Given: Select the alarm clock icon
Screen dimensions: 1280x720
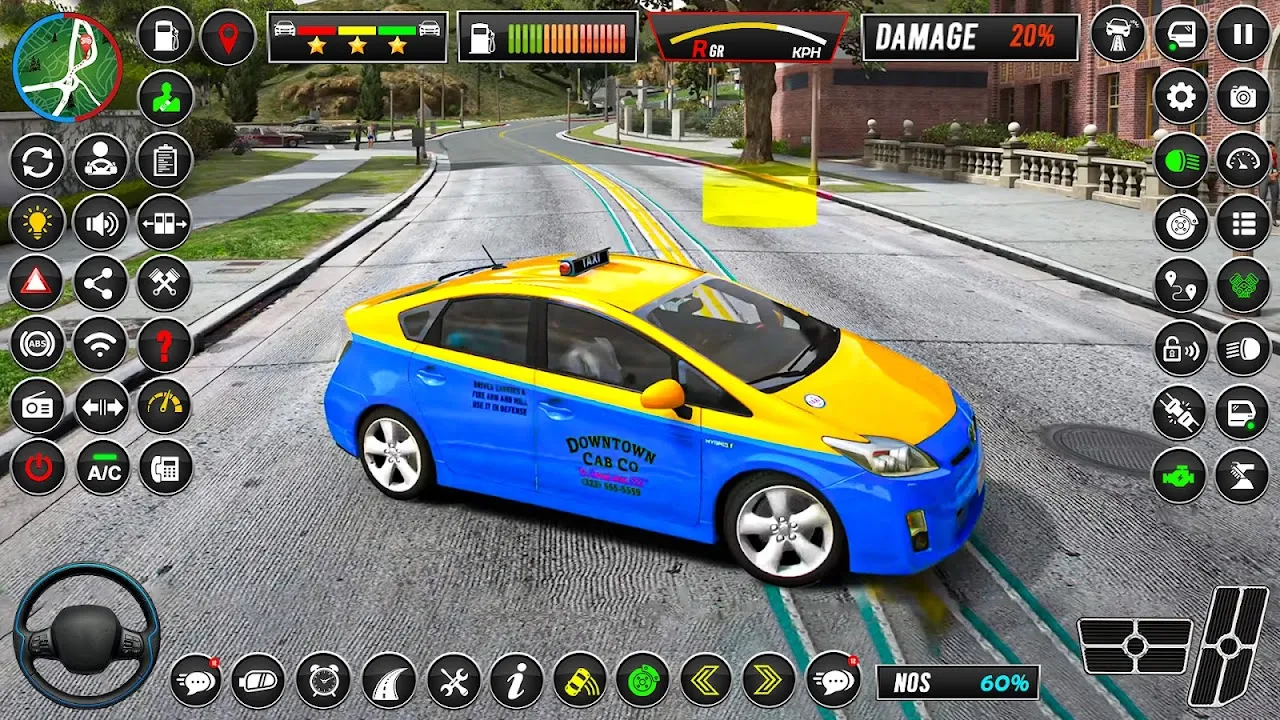Looking at the screenshot, I should coord(323,681).
